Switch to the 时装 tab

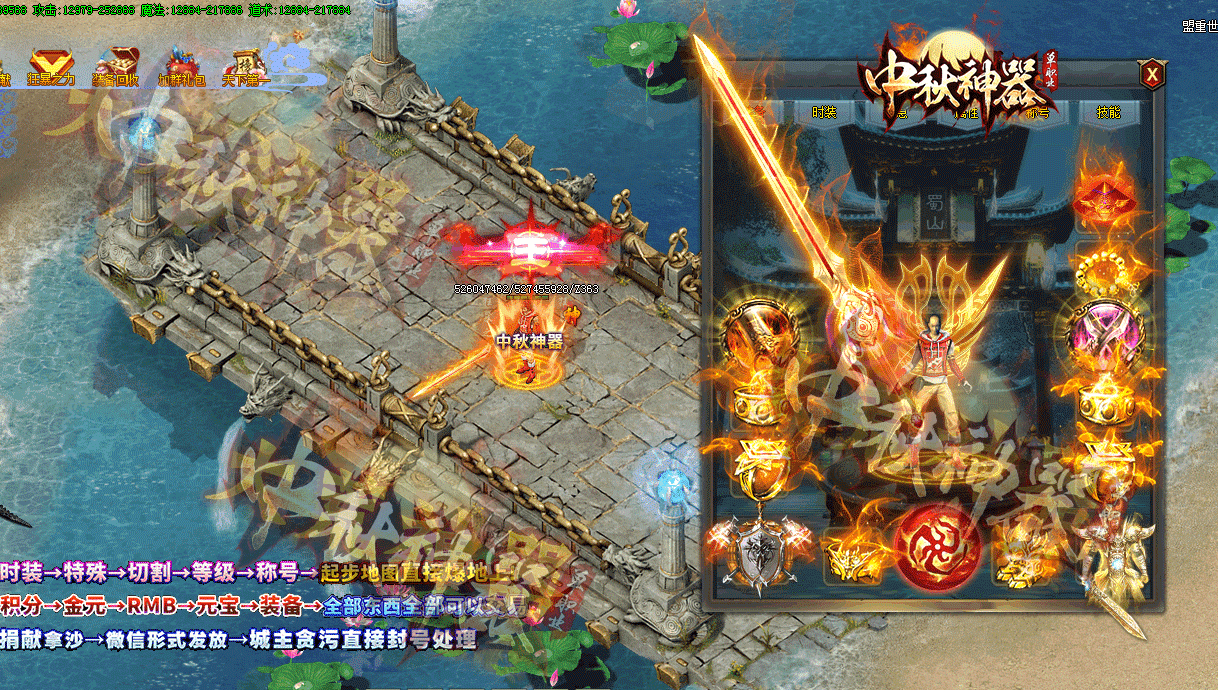tap(824, 113)
